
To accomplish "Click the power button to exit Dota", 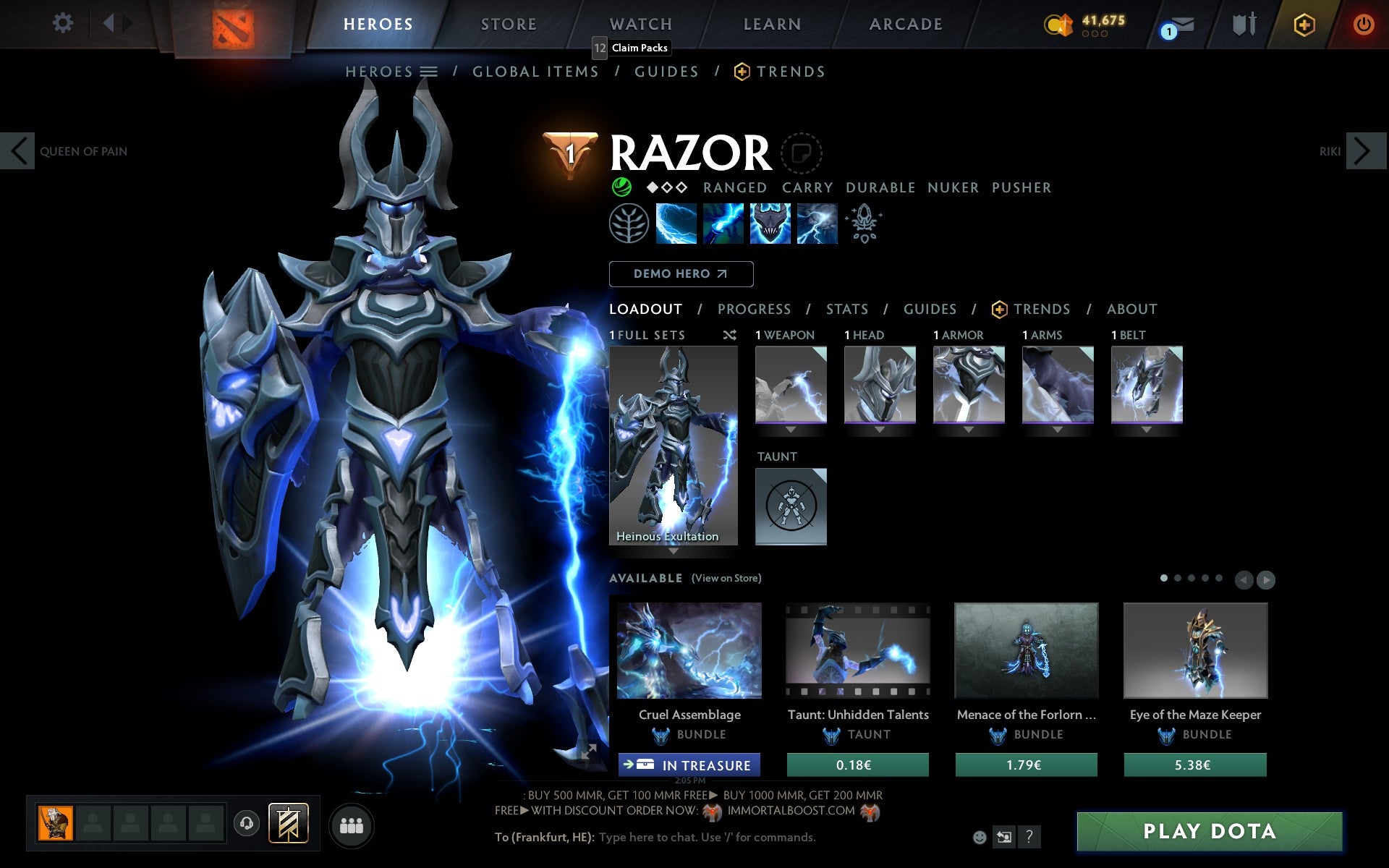I will [x=1362, y=23].
